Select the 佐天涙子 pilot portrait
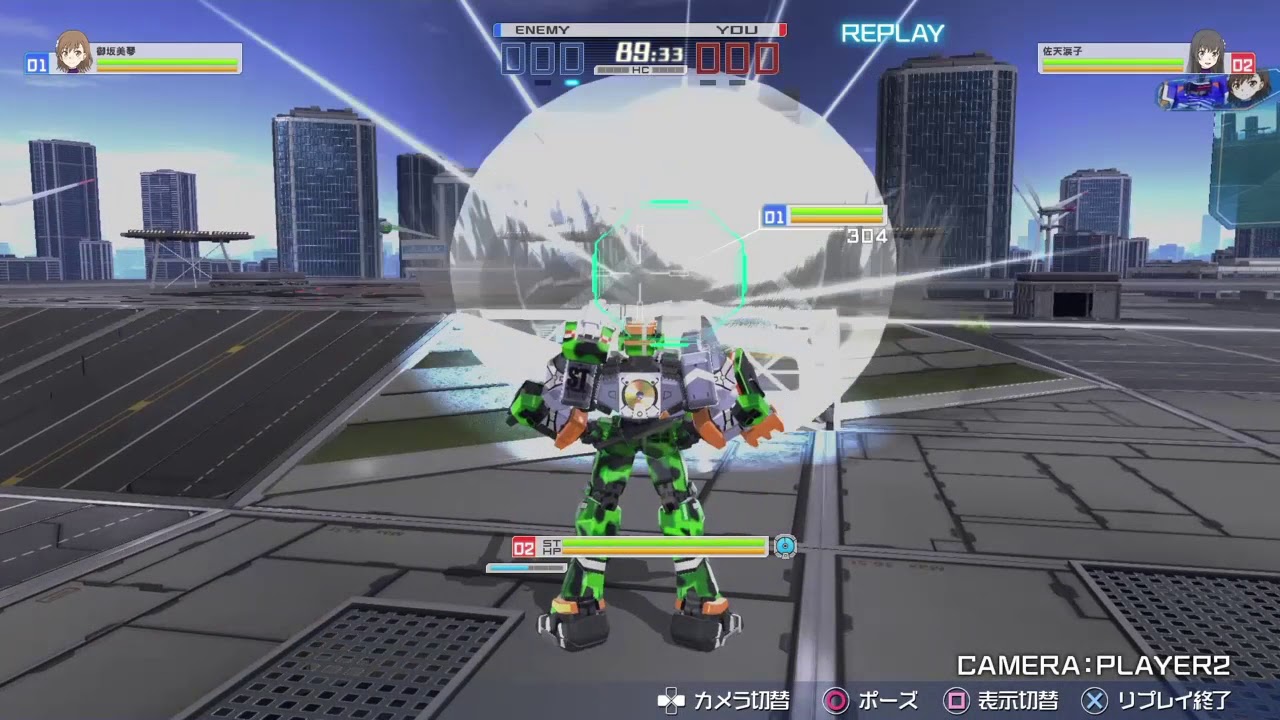The image size is (1280, 720). click(1207, 51)
